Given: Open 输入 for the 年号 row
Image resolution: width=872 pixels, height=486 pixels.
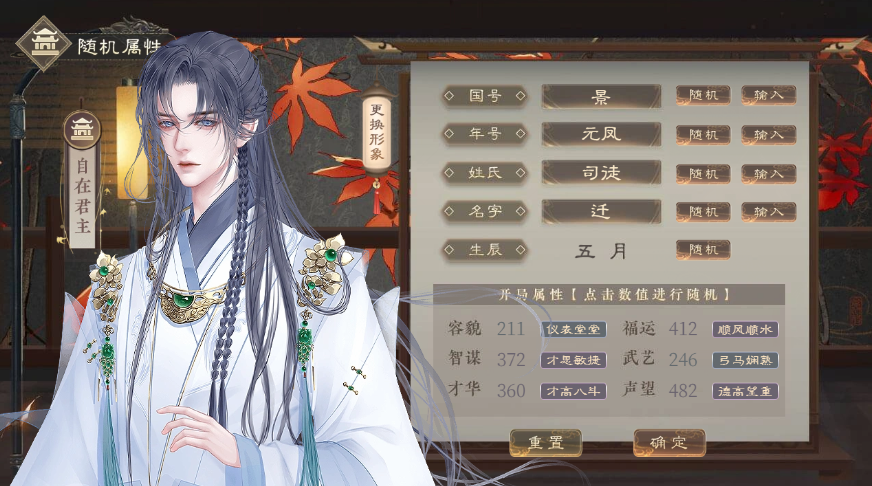Looking at the screenshot, I should [768, 134].
